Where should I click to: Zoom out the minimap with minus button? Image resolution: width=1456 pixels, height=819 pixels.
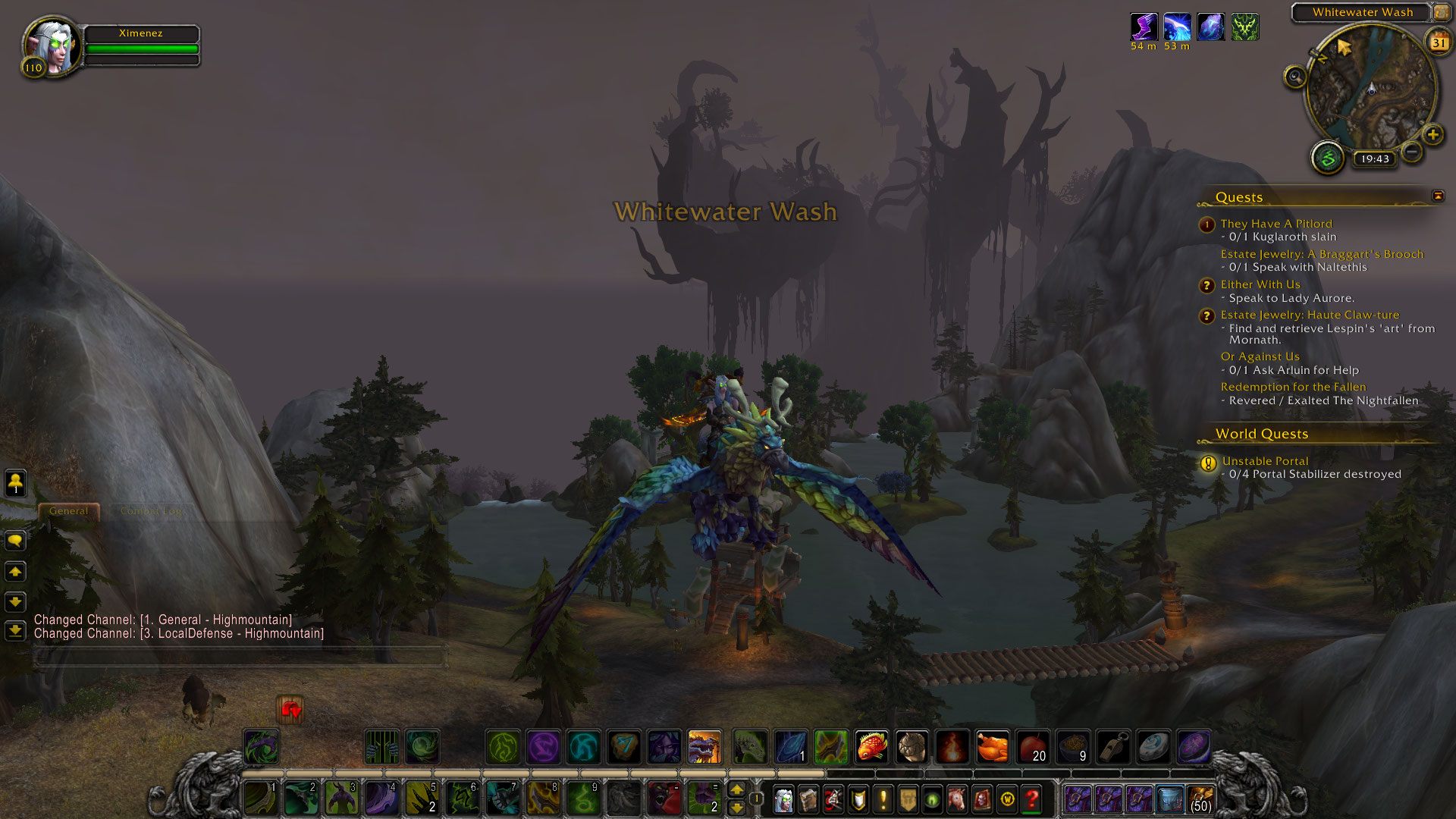coord(1411,152)
